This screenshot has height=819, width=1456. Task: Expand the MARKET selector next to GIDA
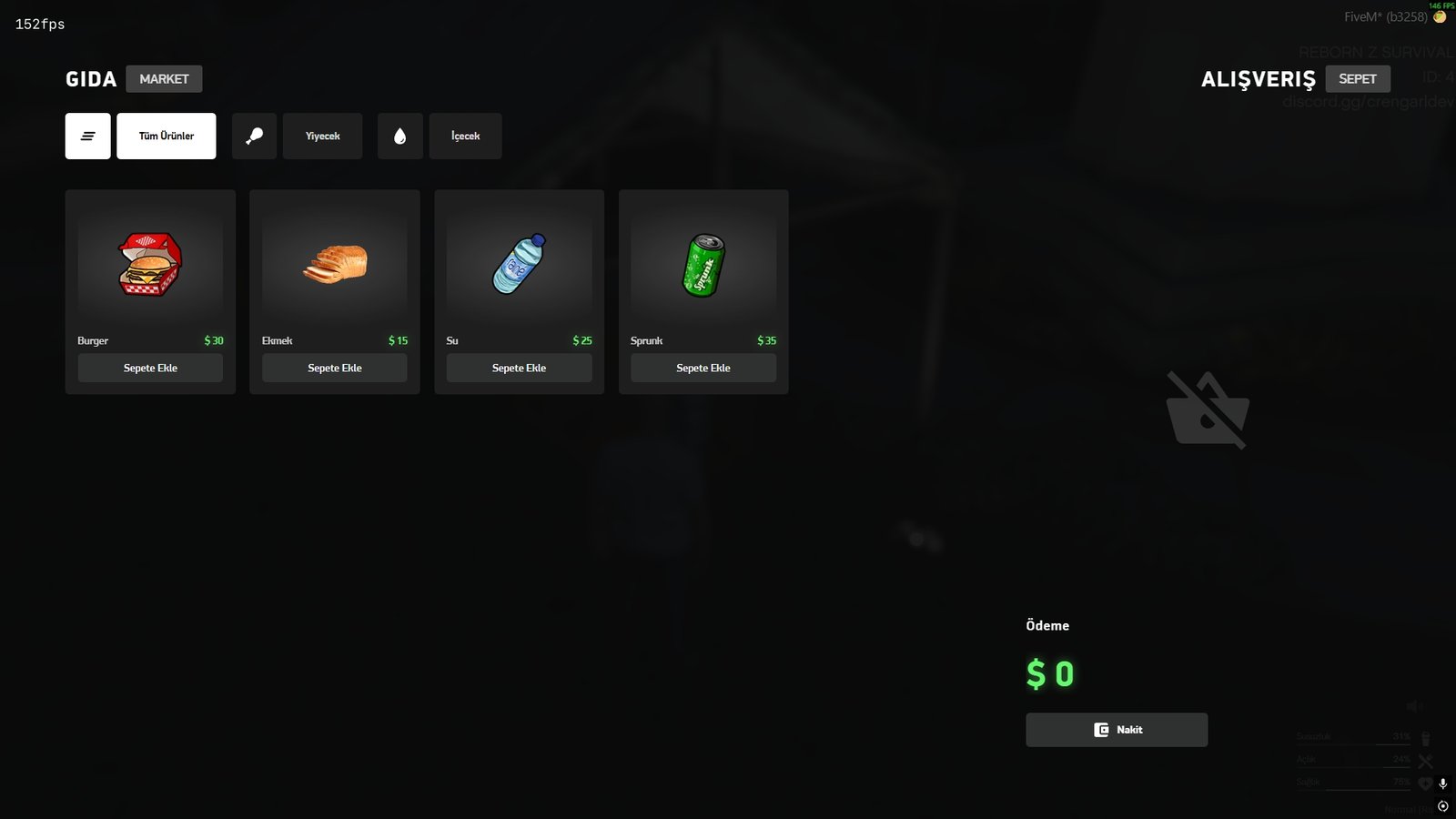(x=164, y=78)
